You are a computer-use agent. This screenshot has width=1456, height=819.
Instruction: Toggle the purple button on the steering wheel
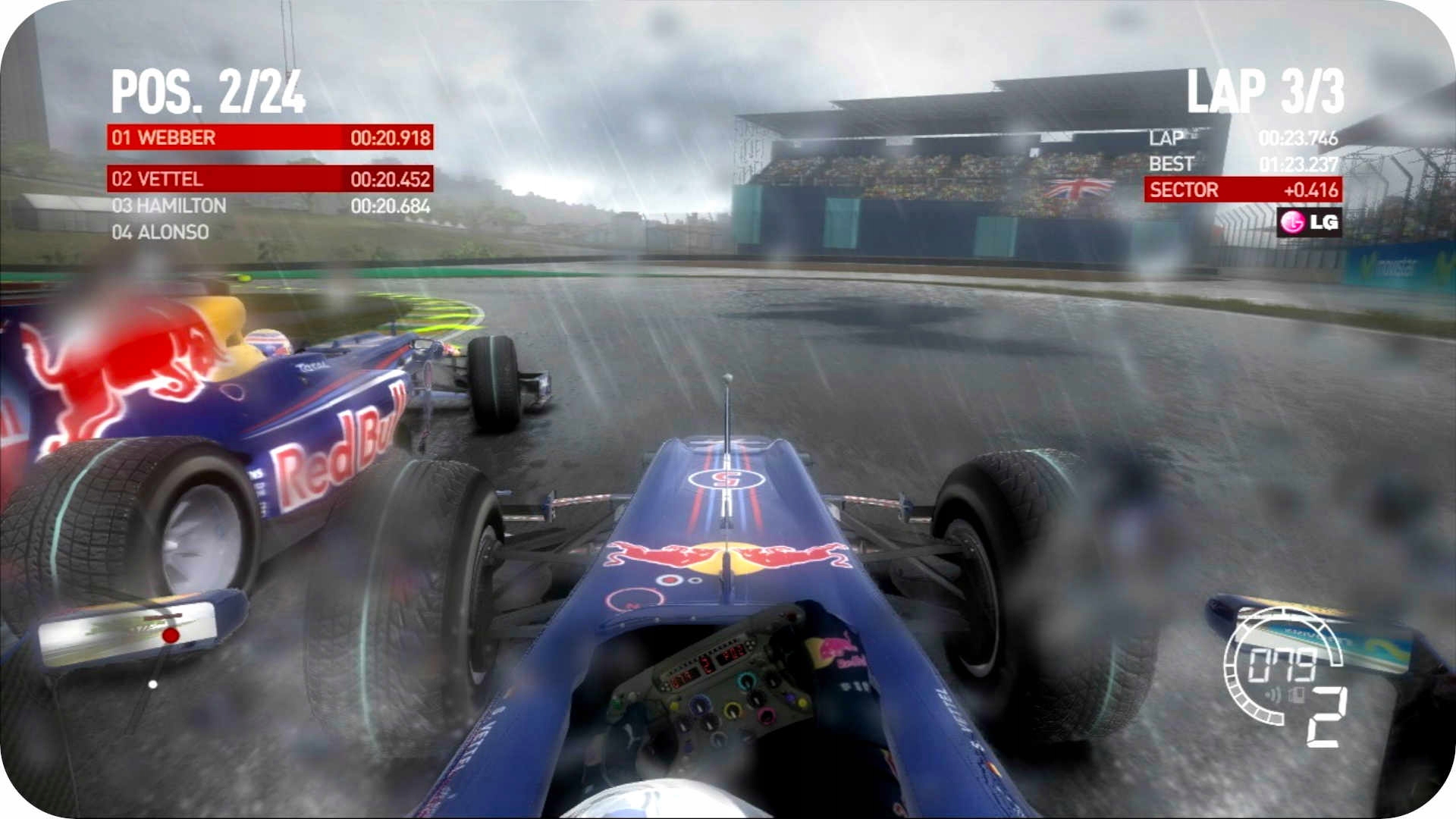[790, 697]
